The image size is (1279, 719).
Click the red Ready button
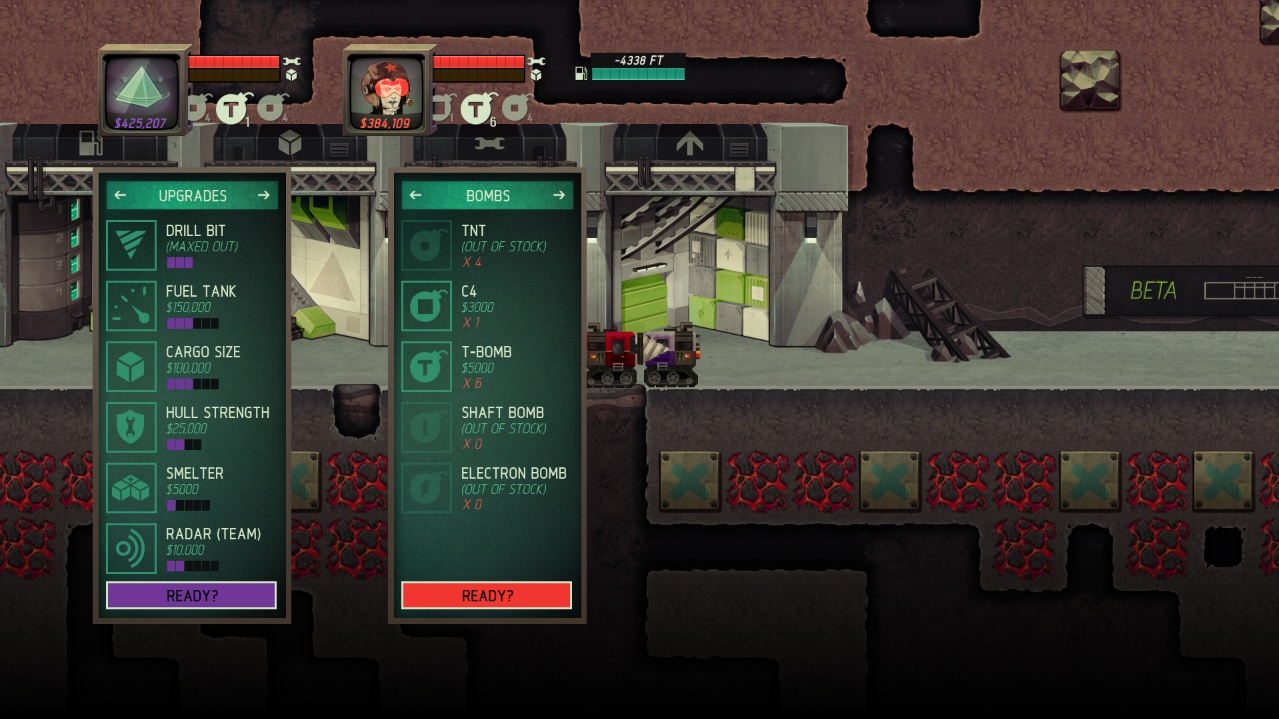click(487, 595)
